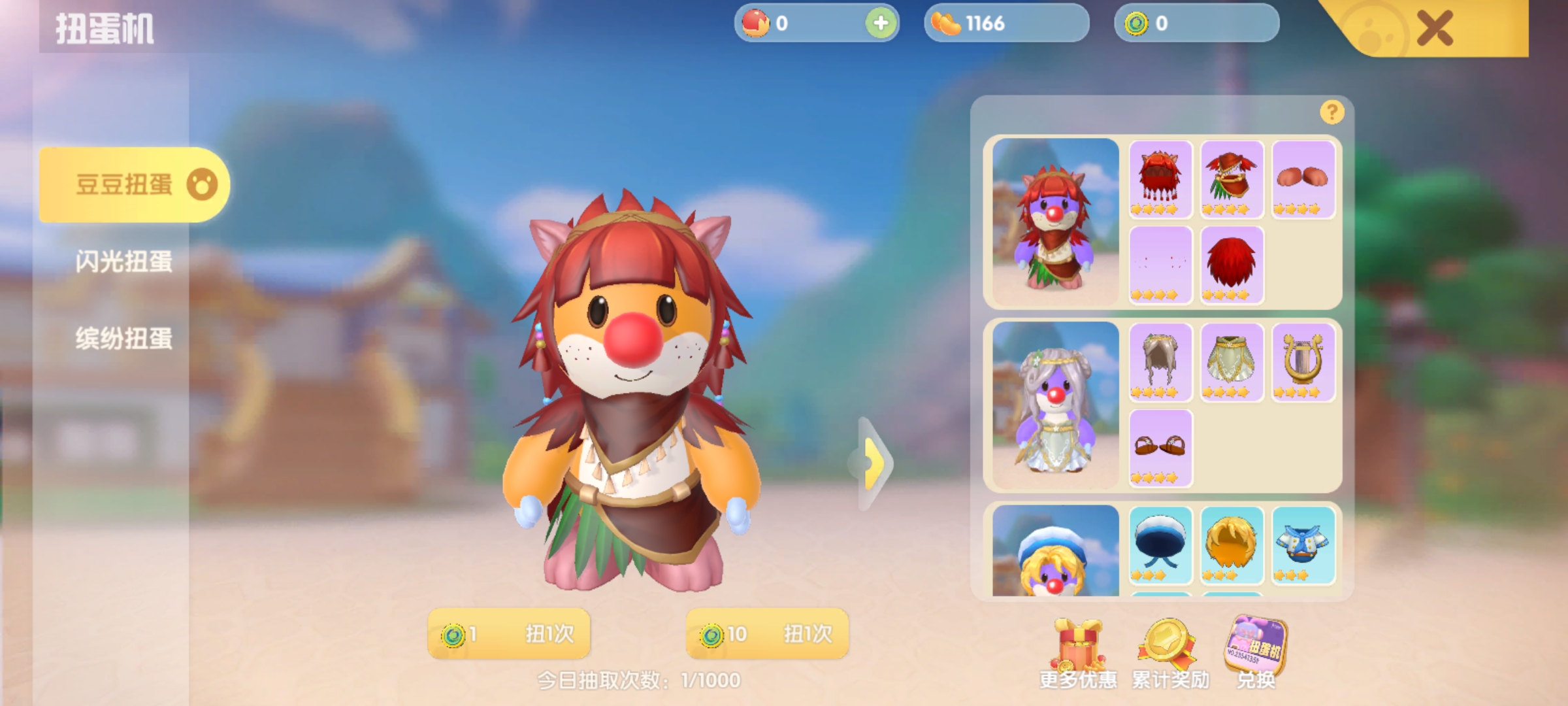Close the gacha machine screen
The image size is (1568, 706).
pos(1435,29)
